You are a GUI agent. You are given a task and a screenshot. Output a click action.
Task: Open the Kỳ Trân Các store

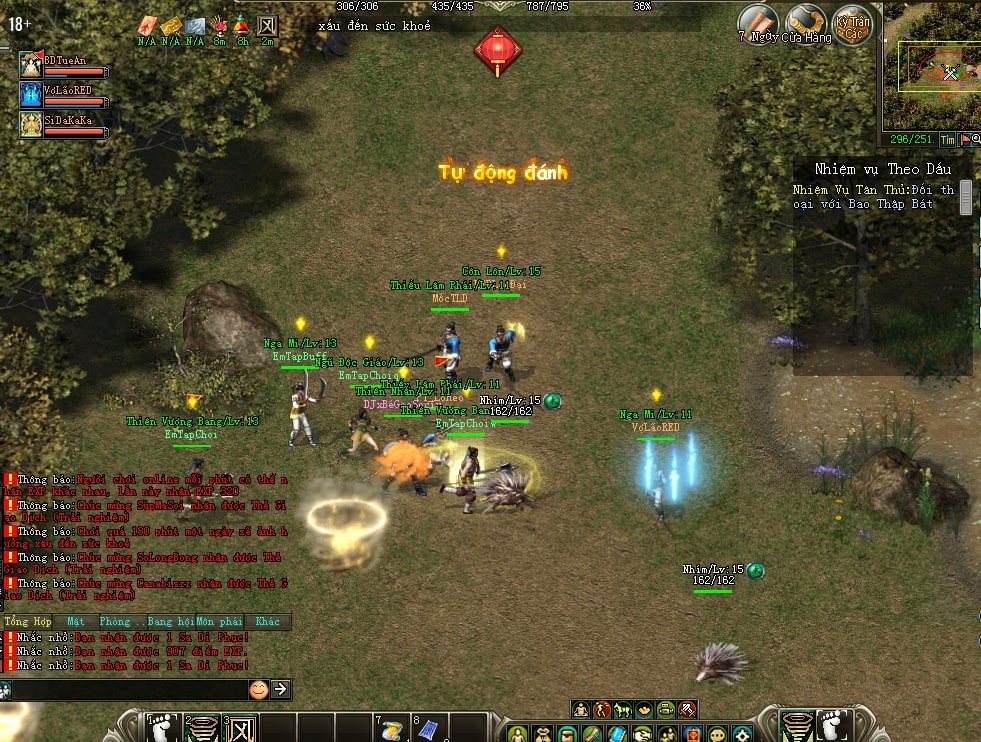[x=853, y=24]
